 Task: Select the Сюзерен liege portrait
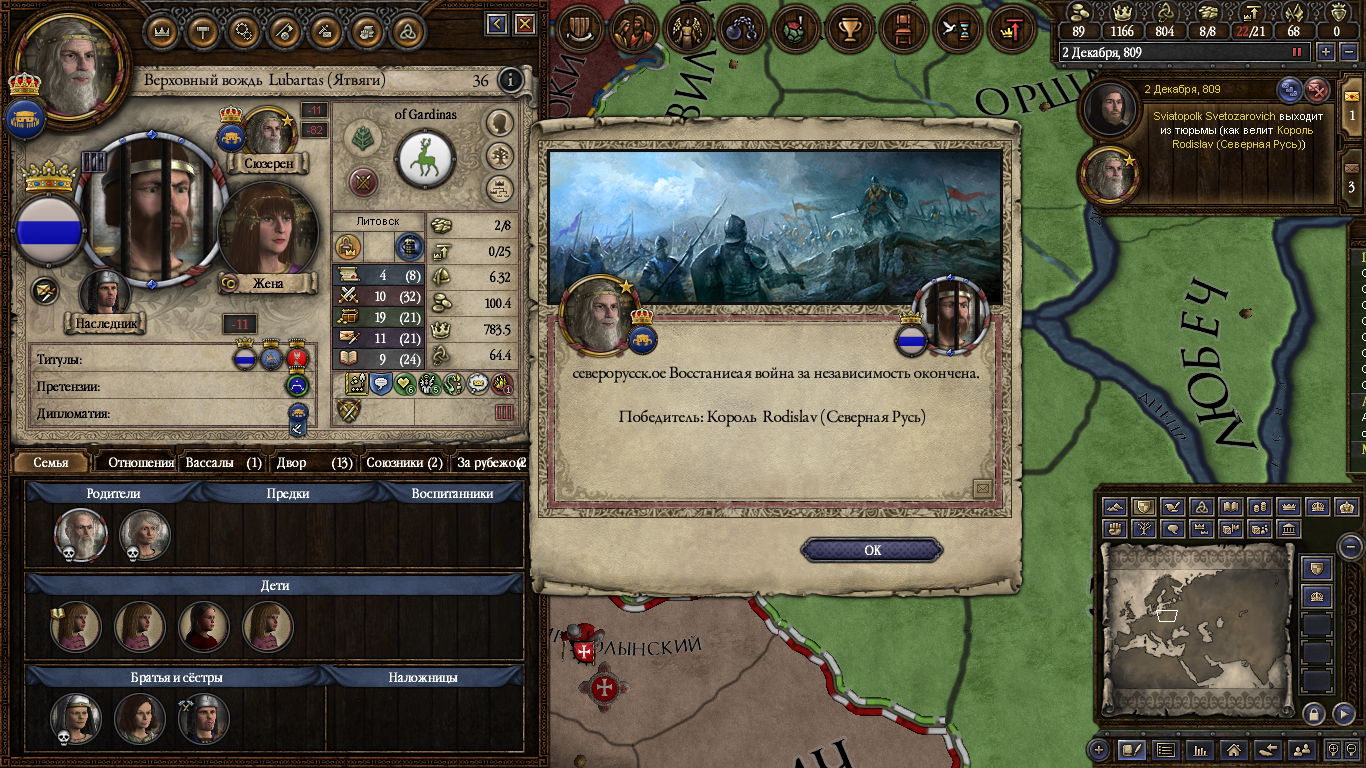coord(268,131)
